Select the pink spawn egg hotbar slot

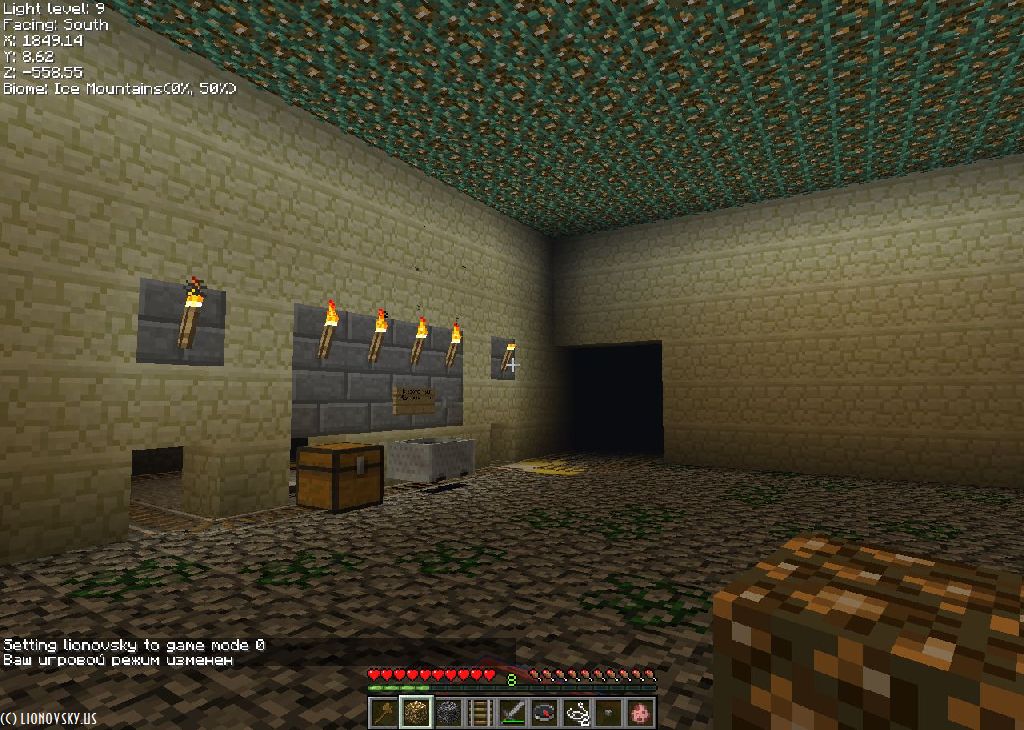[640, 712]
